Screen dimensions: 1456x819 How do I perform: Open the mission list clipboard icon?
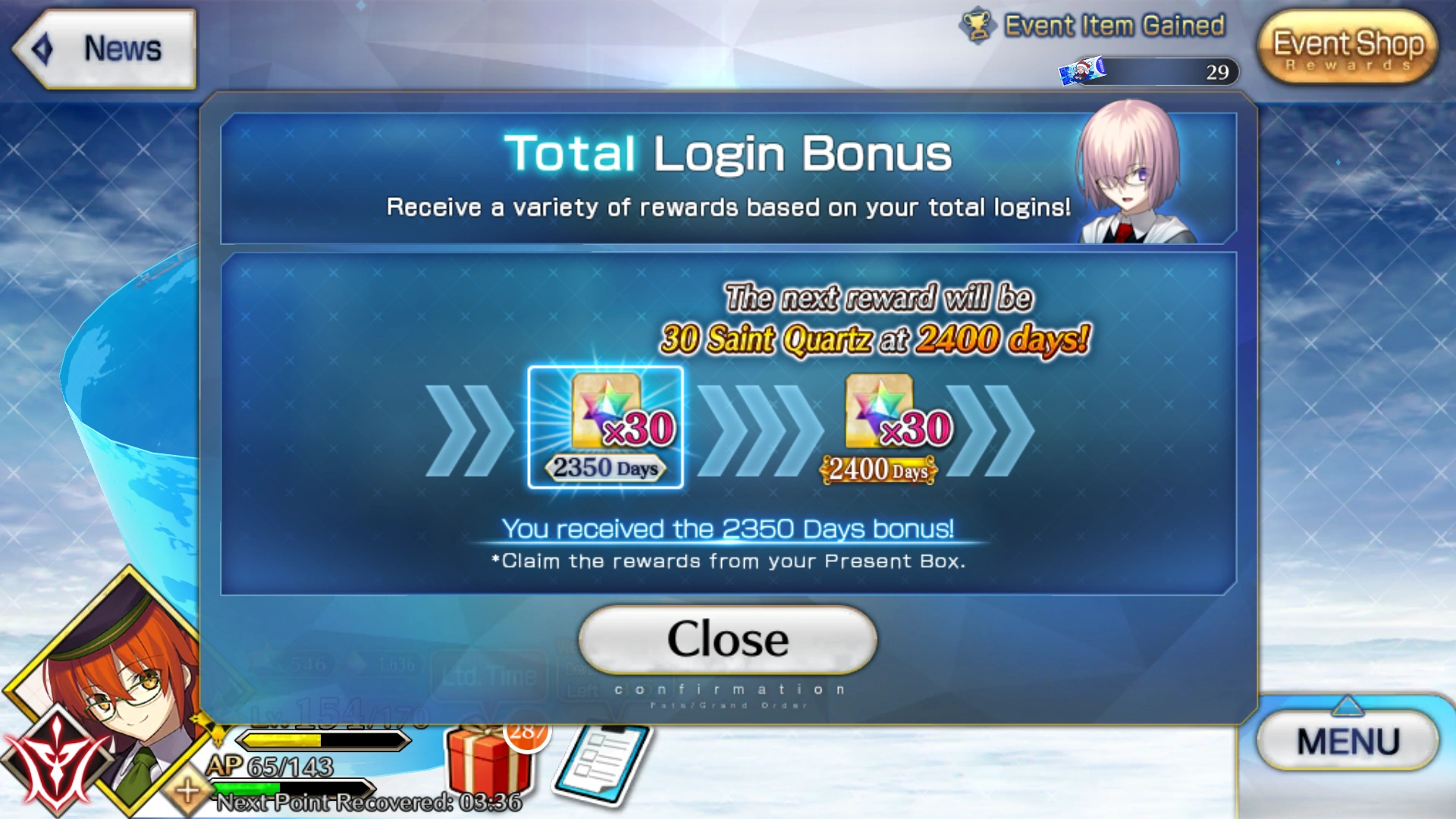click(603, 766)
